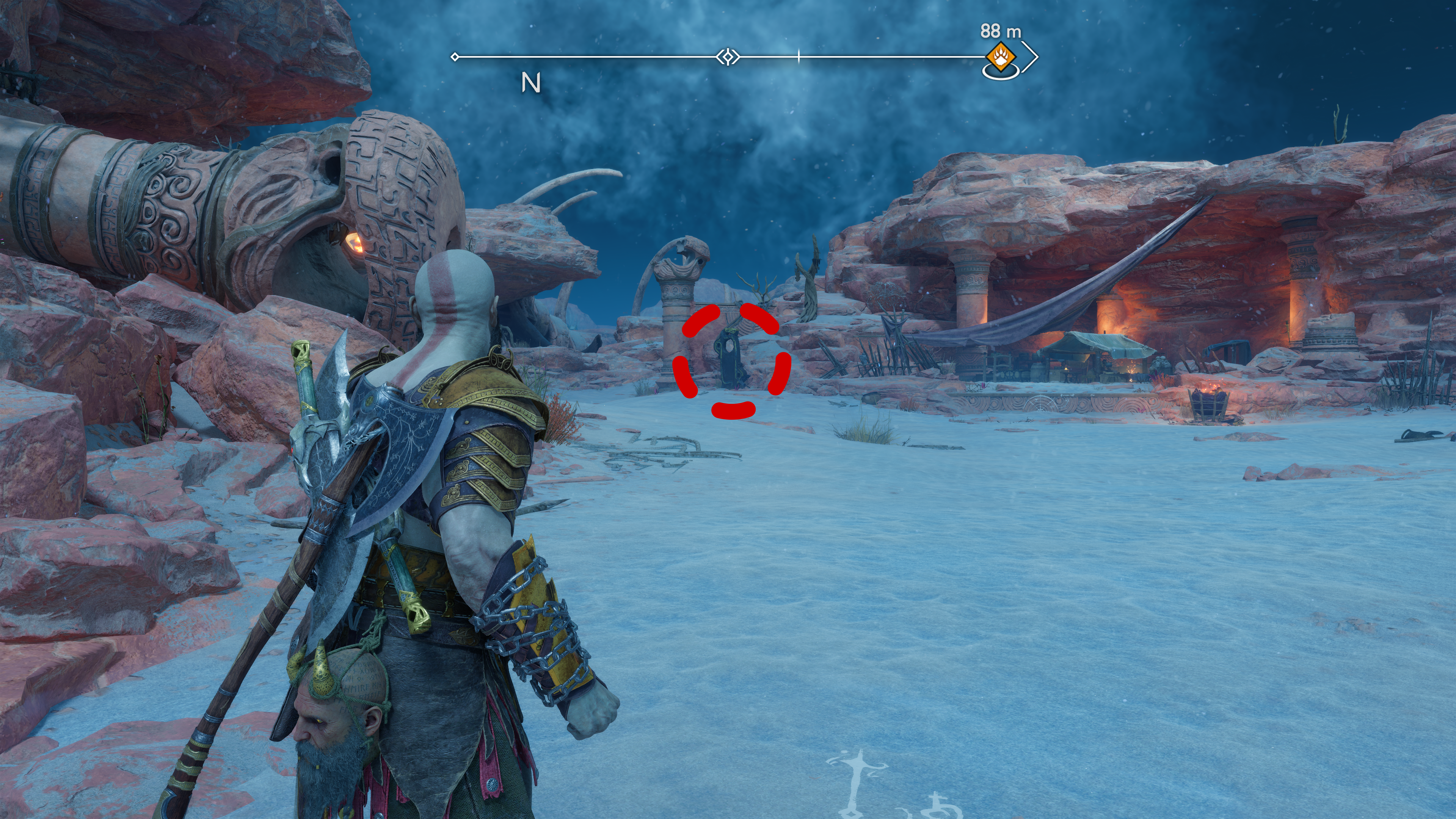The width and height of the screenshot is (1456, 819).
Task: Select the double-diamond marker on the compass bar
Action: tap(728, 56)
